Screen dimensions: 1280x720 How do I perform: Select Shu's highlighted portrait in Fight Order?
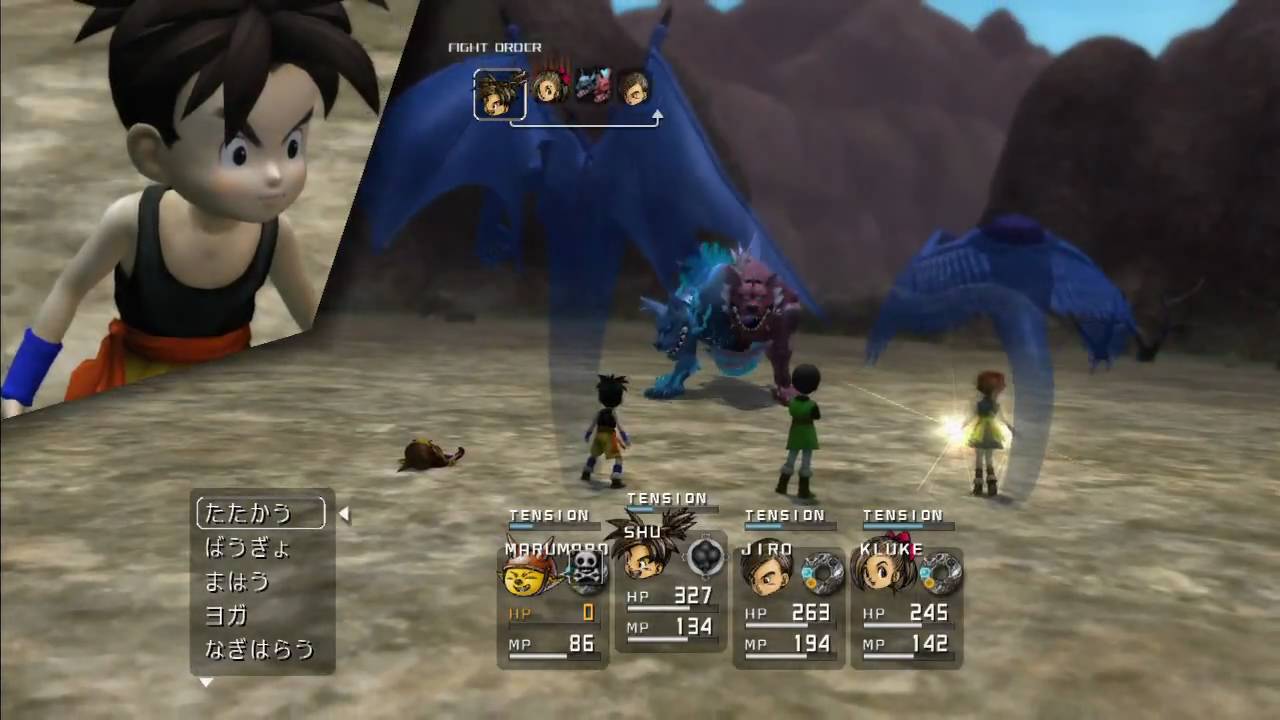(499, 93)
